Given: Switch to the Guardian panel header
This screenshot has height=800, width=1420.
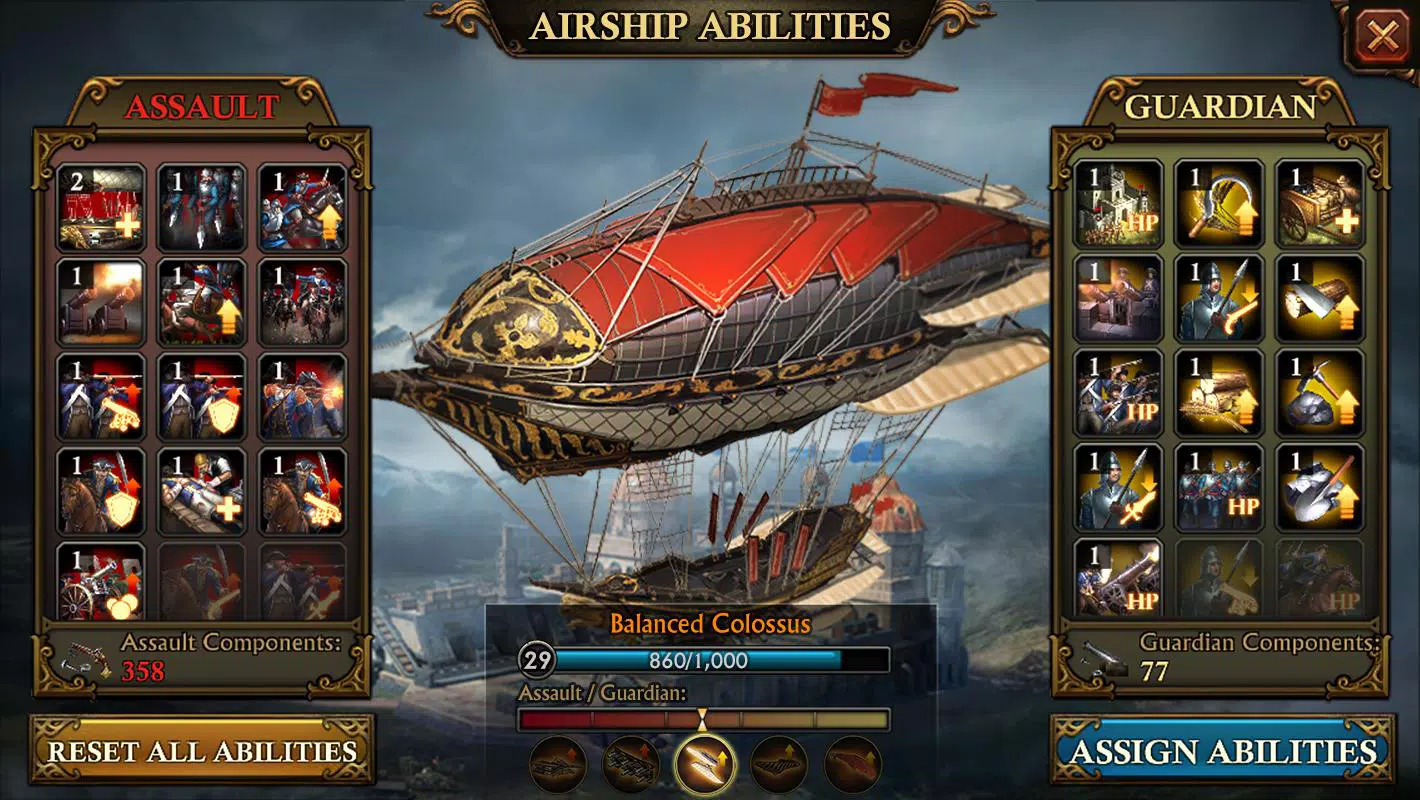Looking at the screenshot, I should [x=1222, y=107].
